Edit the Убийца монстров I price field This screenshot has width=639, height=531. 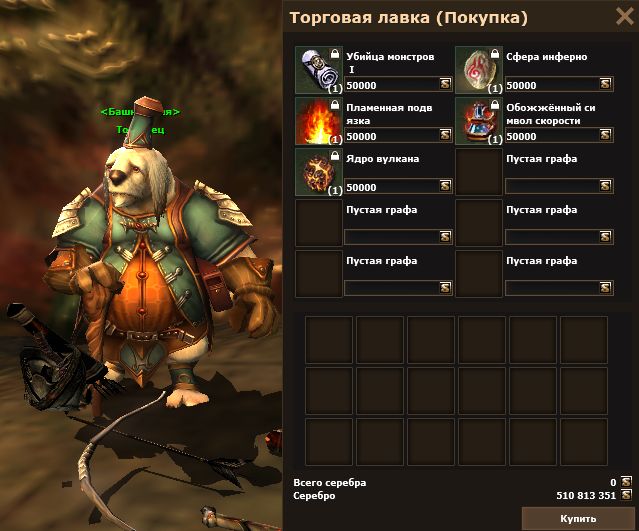click(391, 85)
